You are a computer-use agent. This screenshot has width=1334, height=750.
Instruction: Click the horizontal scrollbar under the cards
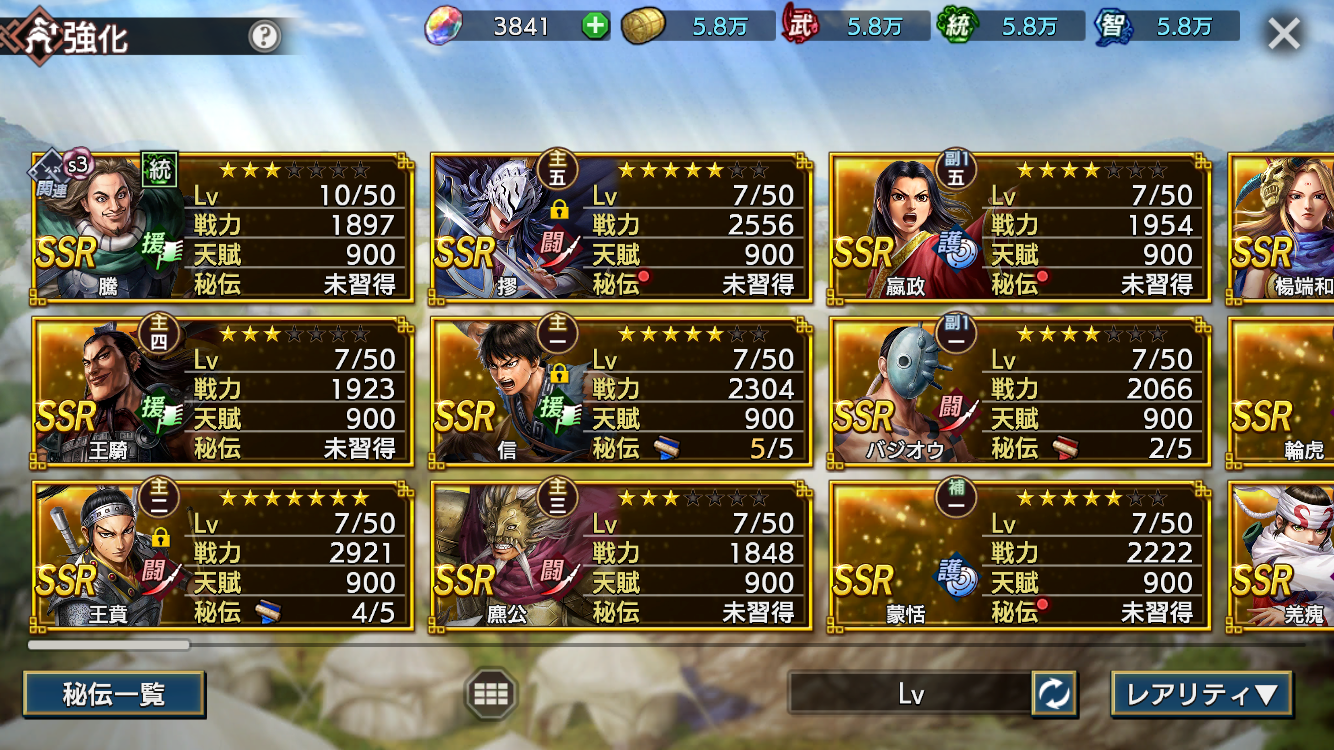108,645
